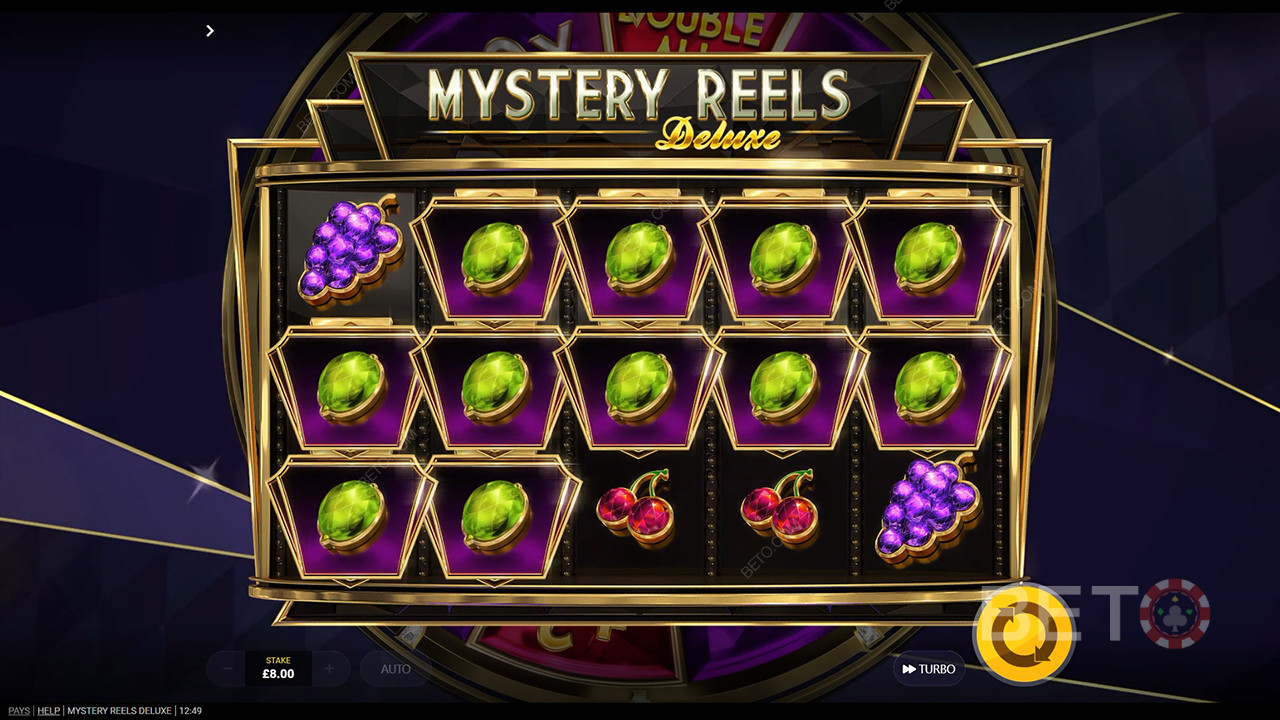Viewport: 1280px width, 720px height.
Task: Toggle Turbo spin mode
Action: click(928, 669)
